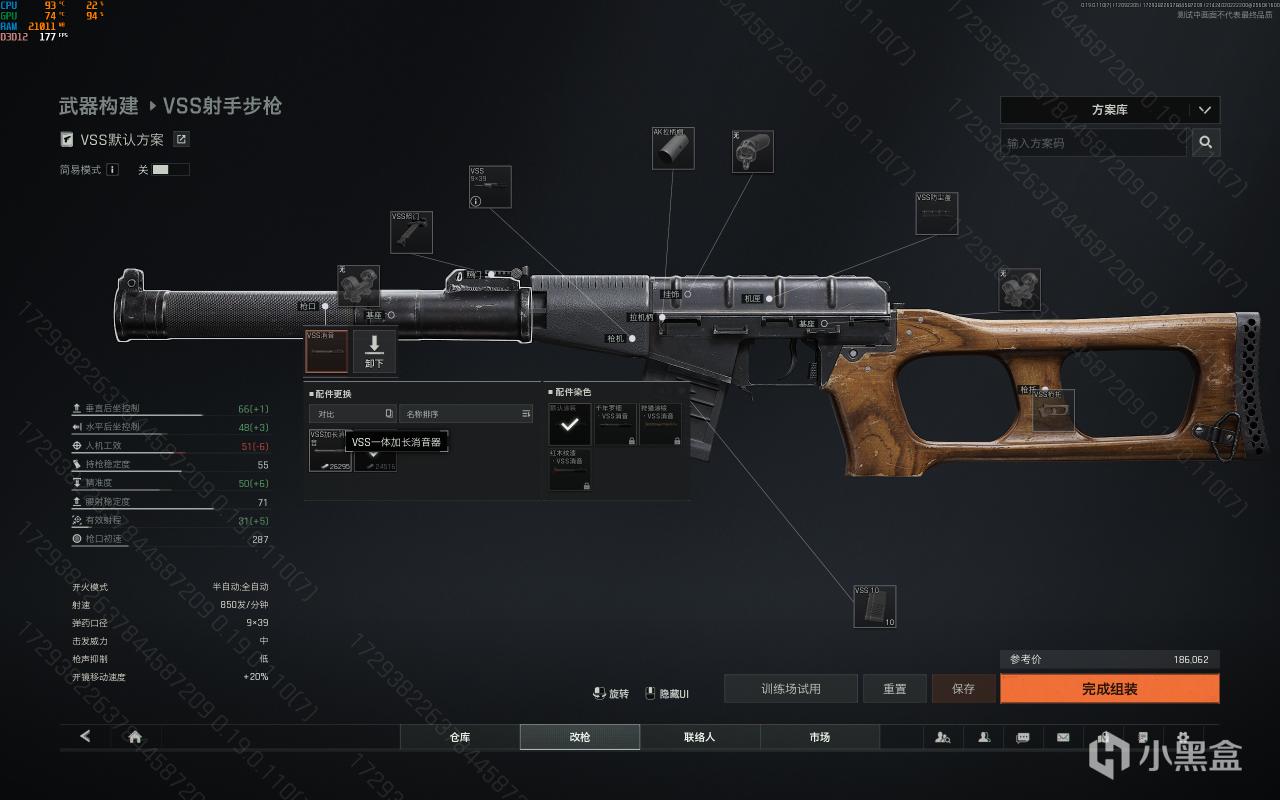Select the VSS加长消音 attachment priced 26295

[x=329, y=451]
